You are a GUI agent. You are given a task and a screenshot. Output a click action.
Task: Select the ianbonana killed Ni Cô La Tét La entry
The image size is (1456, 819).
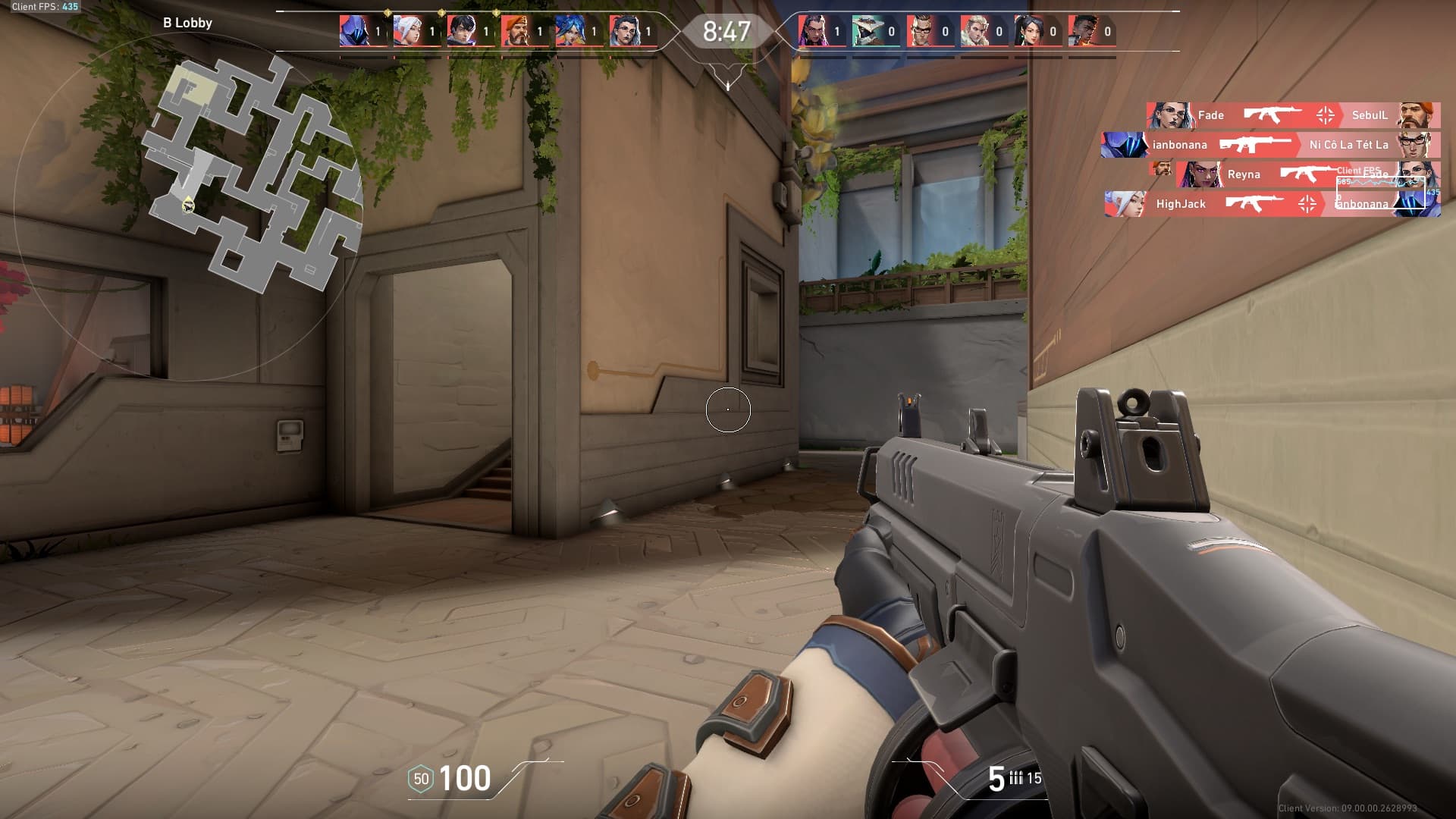point(1270,145)
